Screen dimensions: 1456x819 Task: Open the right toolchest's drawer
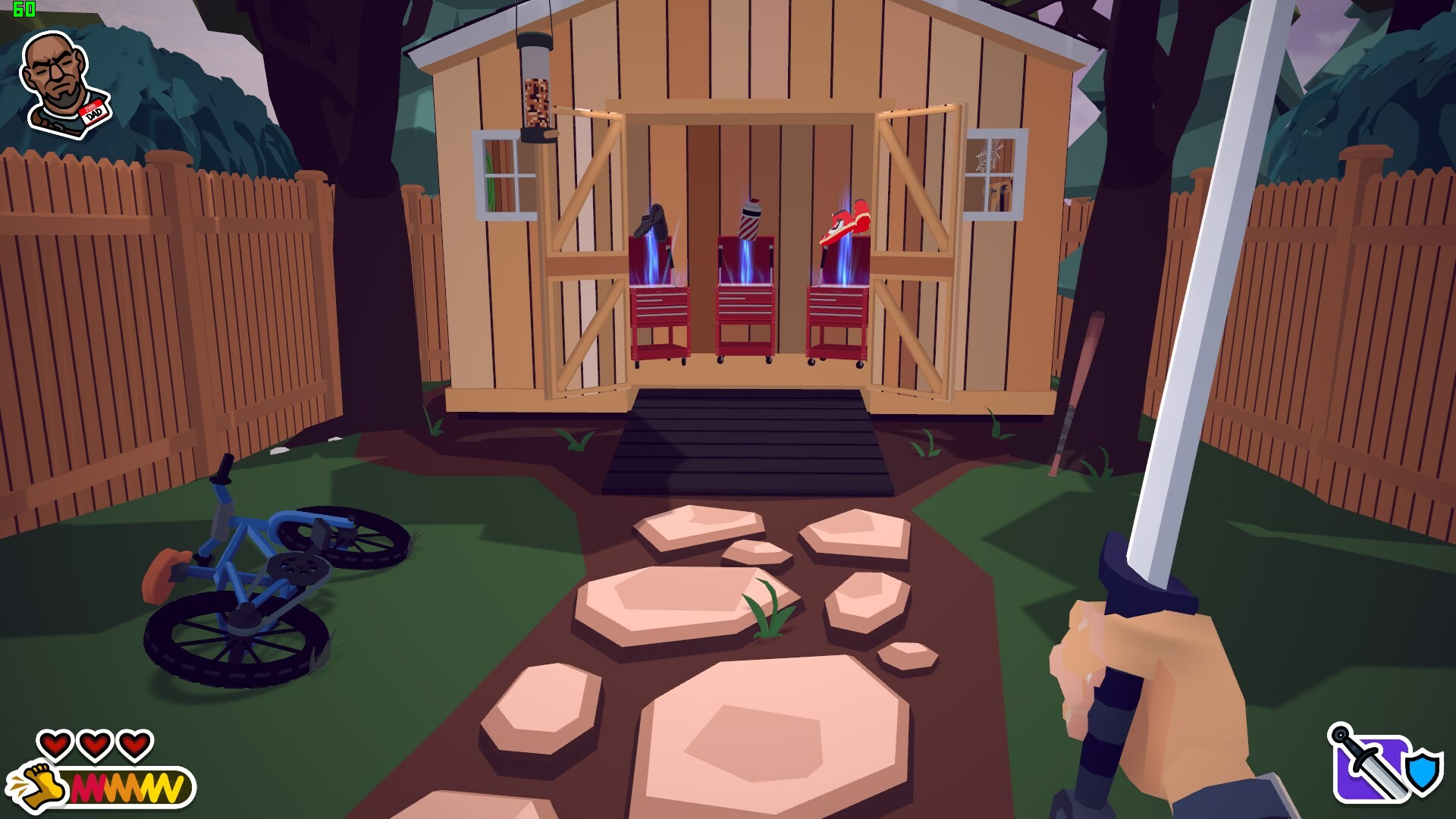coord(834,296)
